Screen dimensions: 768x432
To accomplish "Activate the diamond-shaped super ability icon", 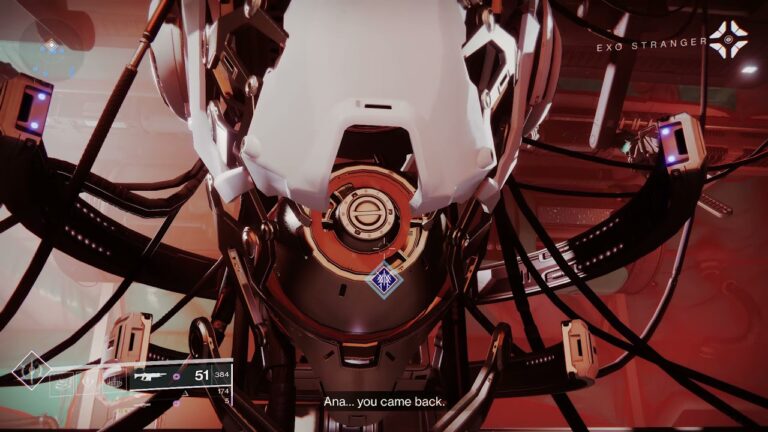I will click(30, 368).
